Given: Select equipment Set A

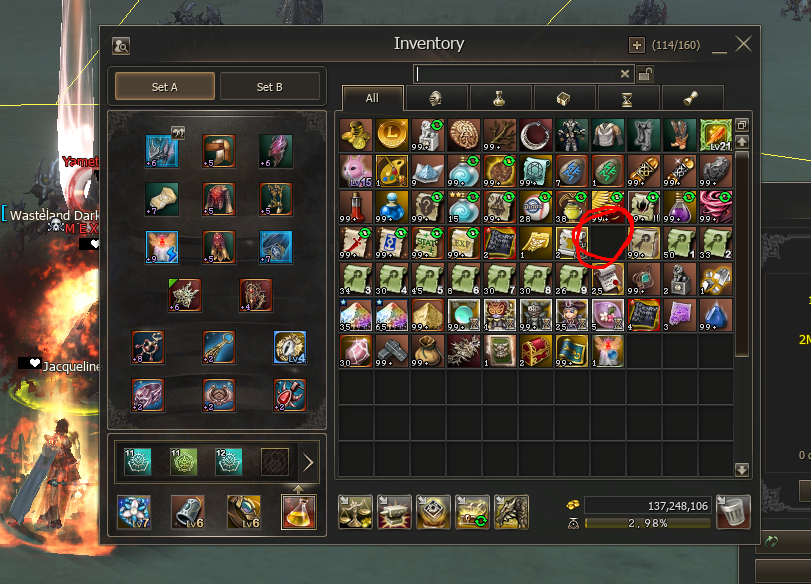Looking at the screenshot, I should (165, 87).
